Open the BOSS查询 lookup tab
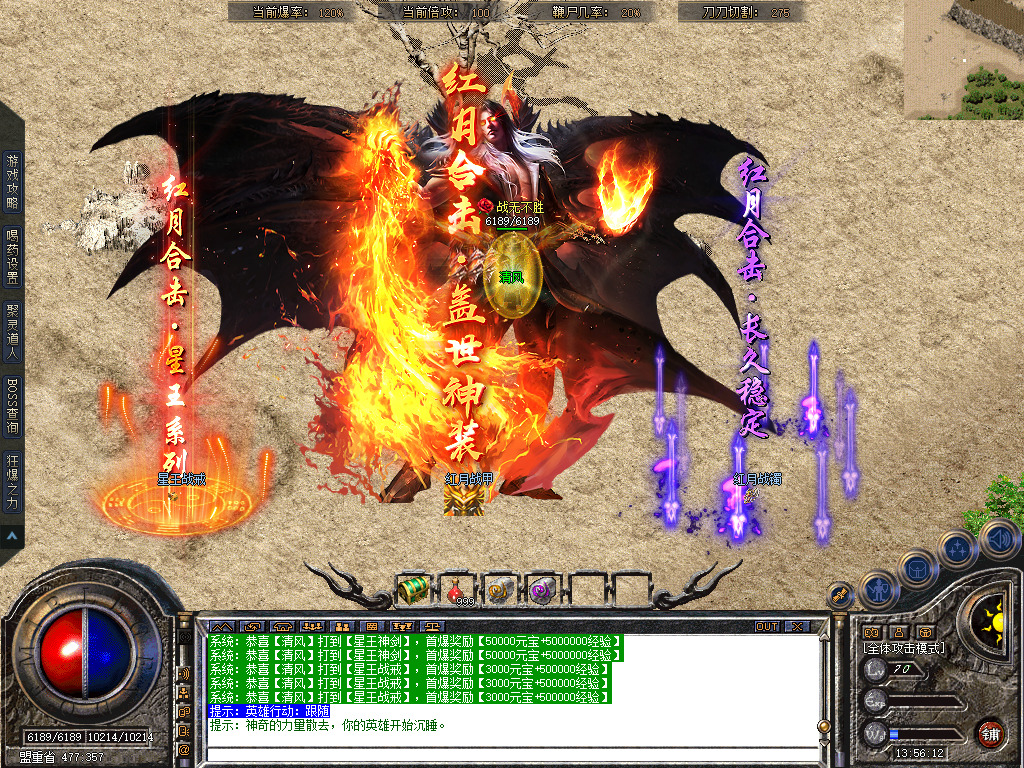Image resolution: width=1024 pixels, height=768 pixels. click(12, 408)
